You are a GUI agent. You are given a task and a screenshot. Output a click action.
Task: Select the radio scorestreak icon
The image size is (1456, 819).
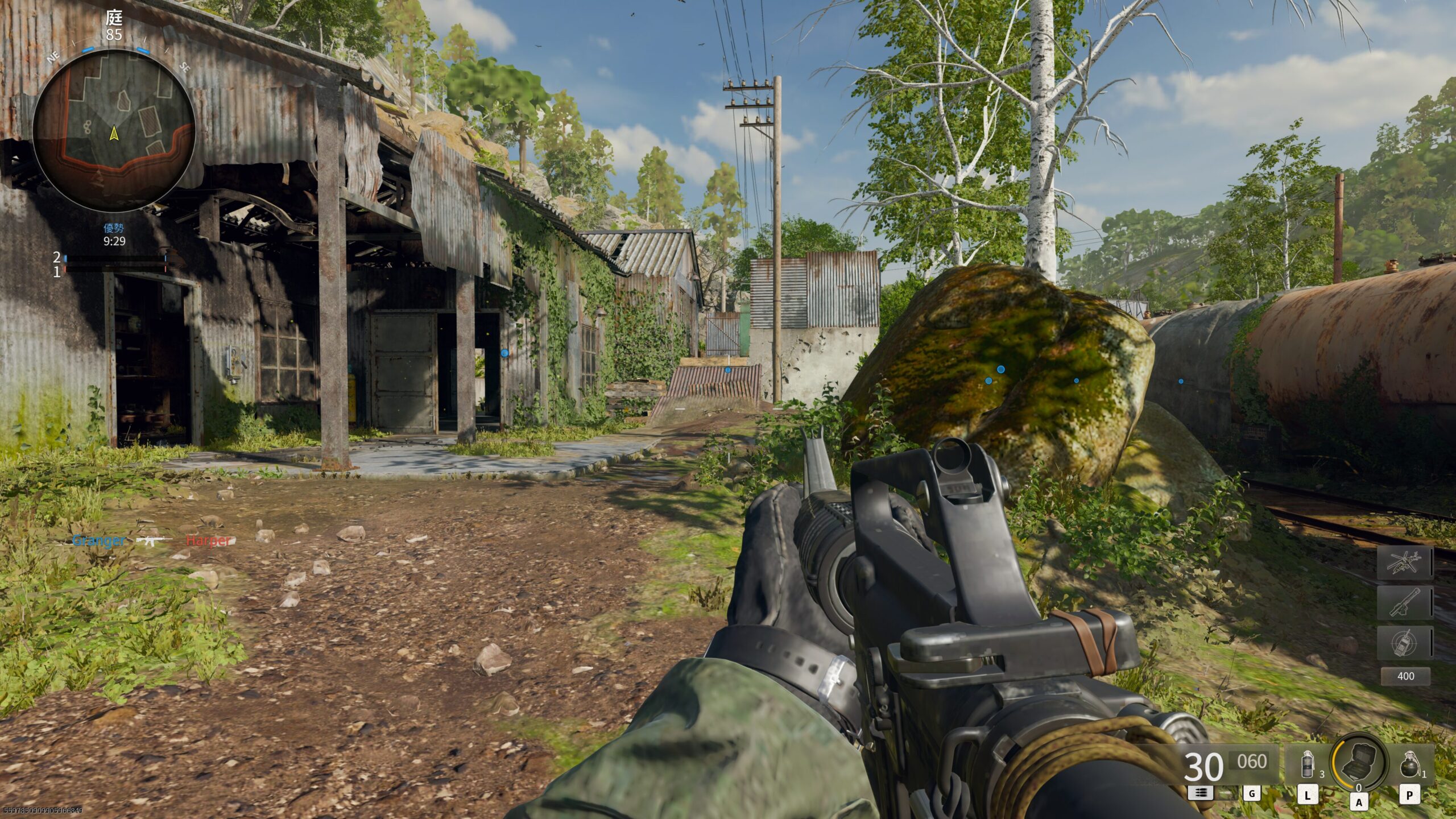tap(1404, 643)
